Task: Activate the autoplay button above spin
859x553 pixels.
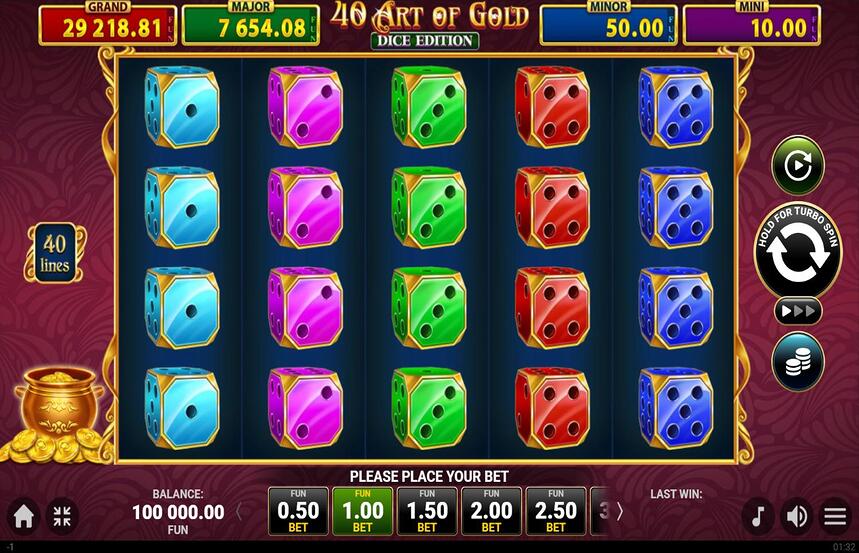Action: pos(797,165)
